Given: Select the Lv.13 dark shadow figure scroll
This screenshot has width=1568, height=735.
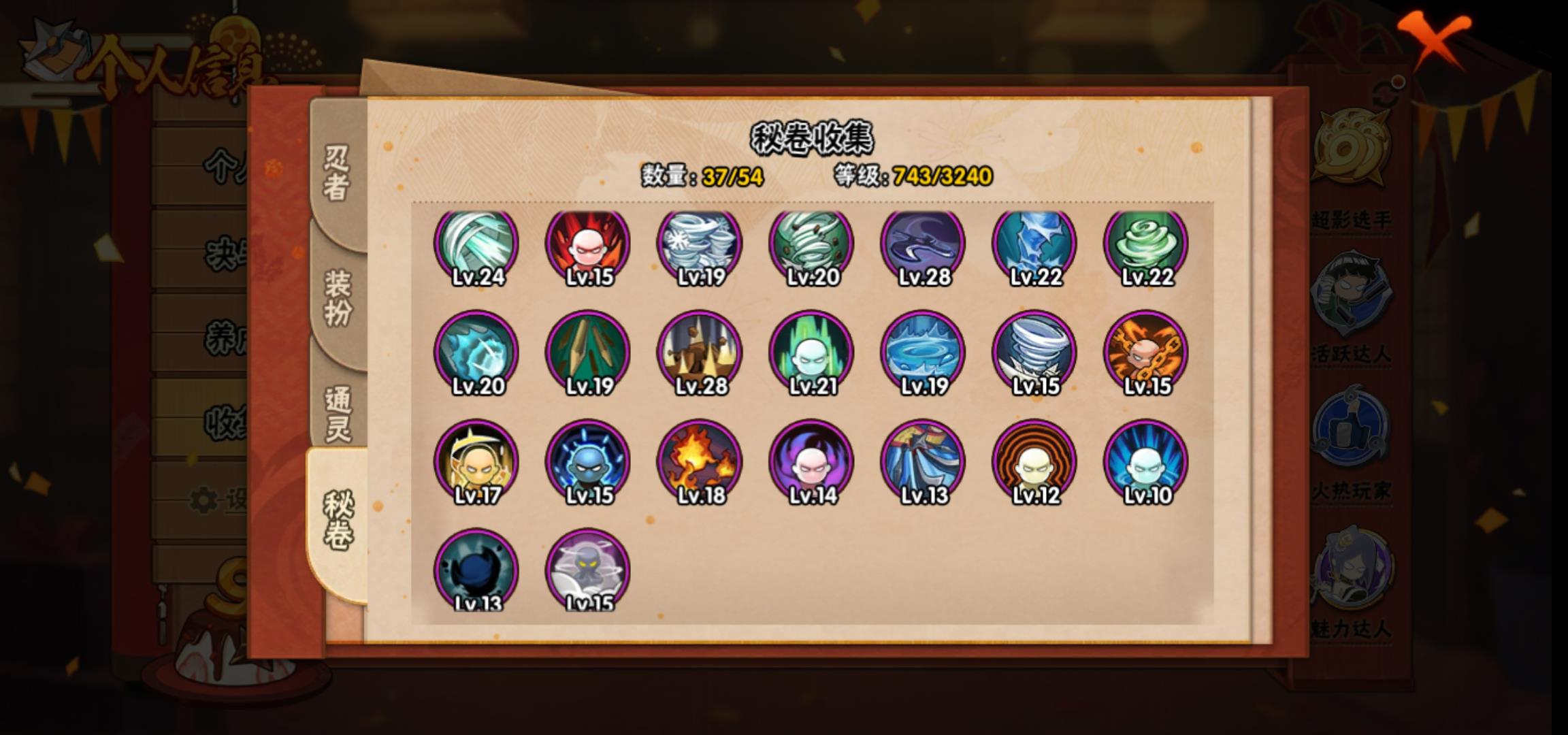Looking at the screenshot, I should [476, 570].
